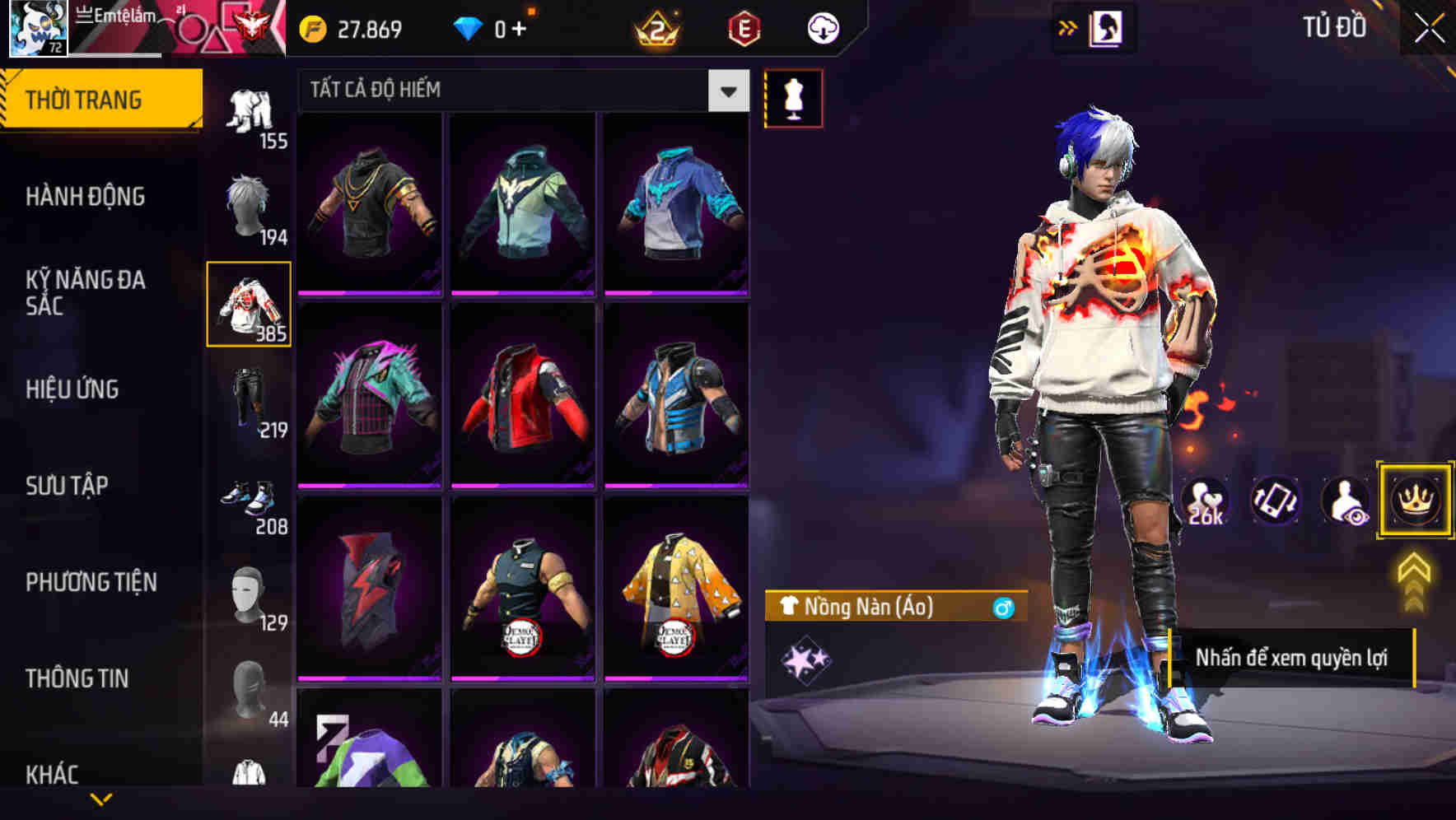The width and height of the screenshot is (1456, 820).
Task: Open the TẤT CẢ ĐỘ HIẾM rarity dropdown
Action: 519,91
